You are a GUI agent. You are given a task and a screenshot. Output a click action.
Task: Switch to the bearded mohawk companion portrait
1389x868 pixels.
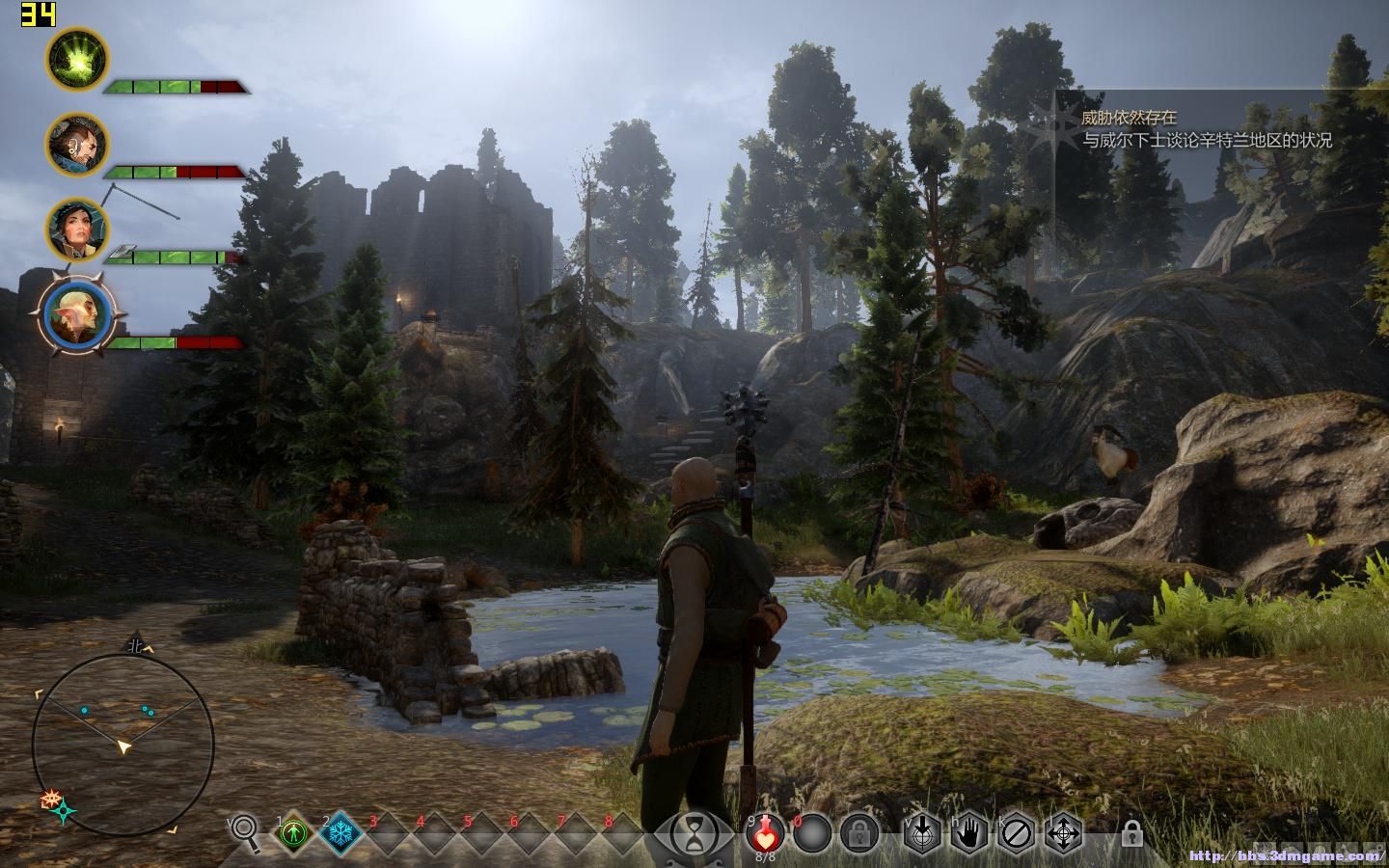pyautogui.click(x=77, y=145)
